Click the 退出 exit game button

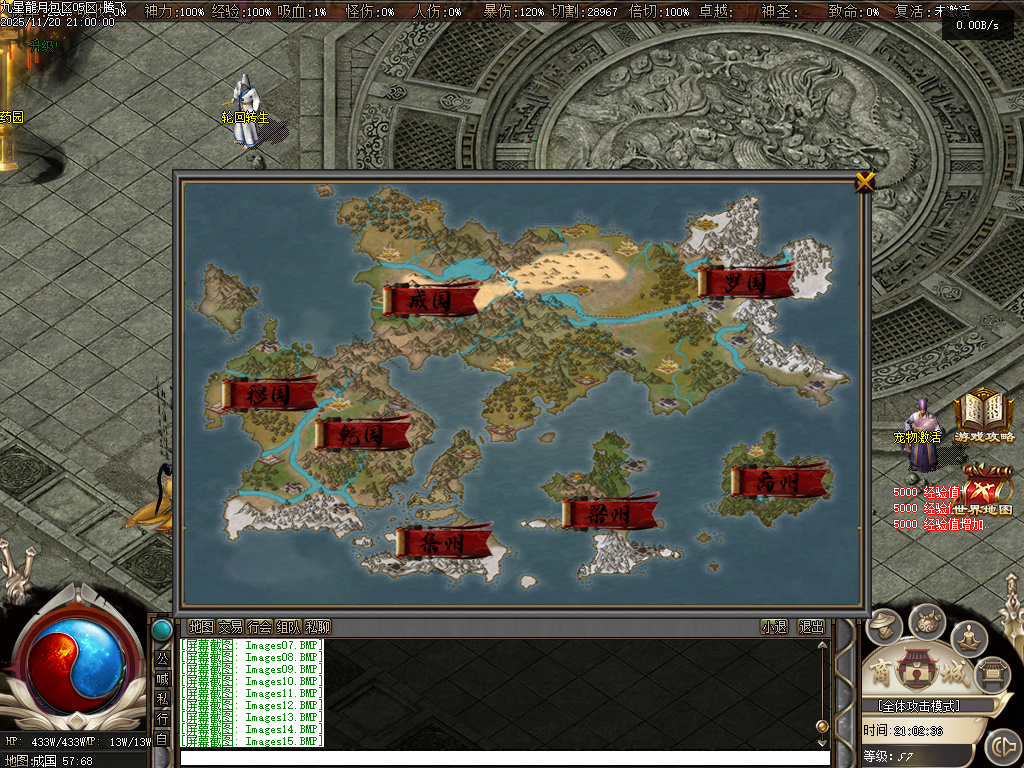pyautogui.click(x=811, y=627)
